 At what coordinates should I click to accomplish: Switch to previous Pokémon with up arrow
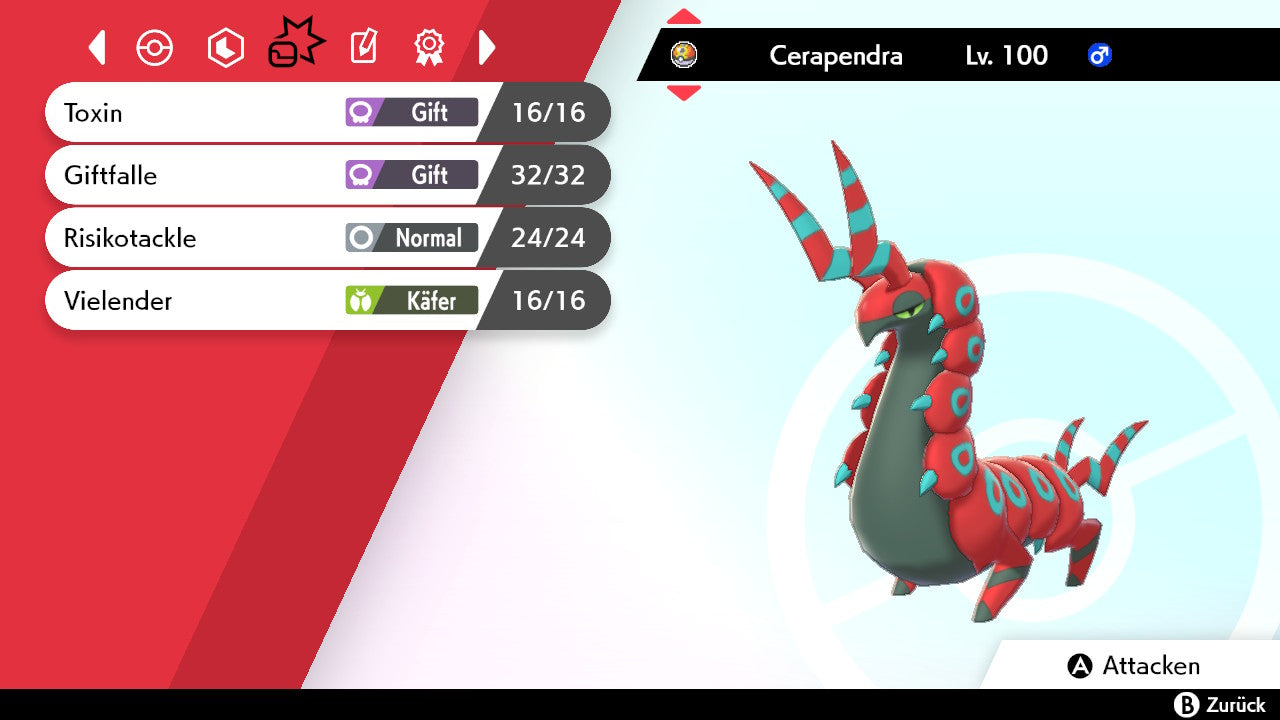tap(684, 16)
